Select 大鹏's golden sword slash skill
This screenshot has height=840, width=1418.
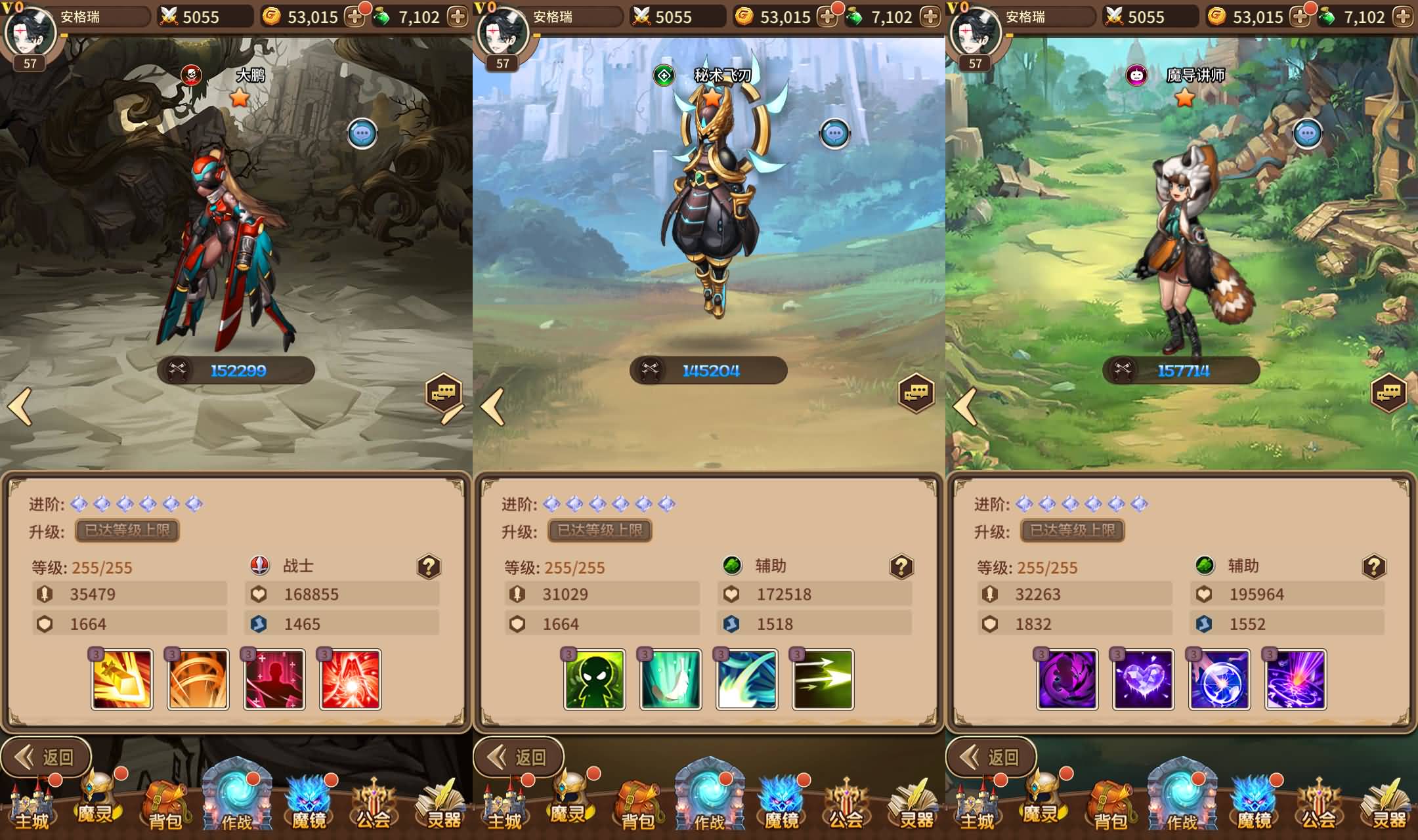click(x=122, y=680)
